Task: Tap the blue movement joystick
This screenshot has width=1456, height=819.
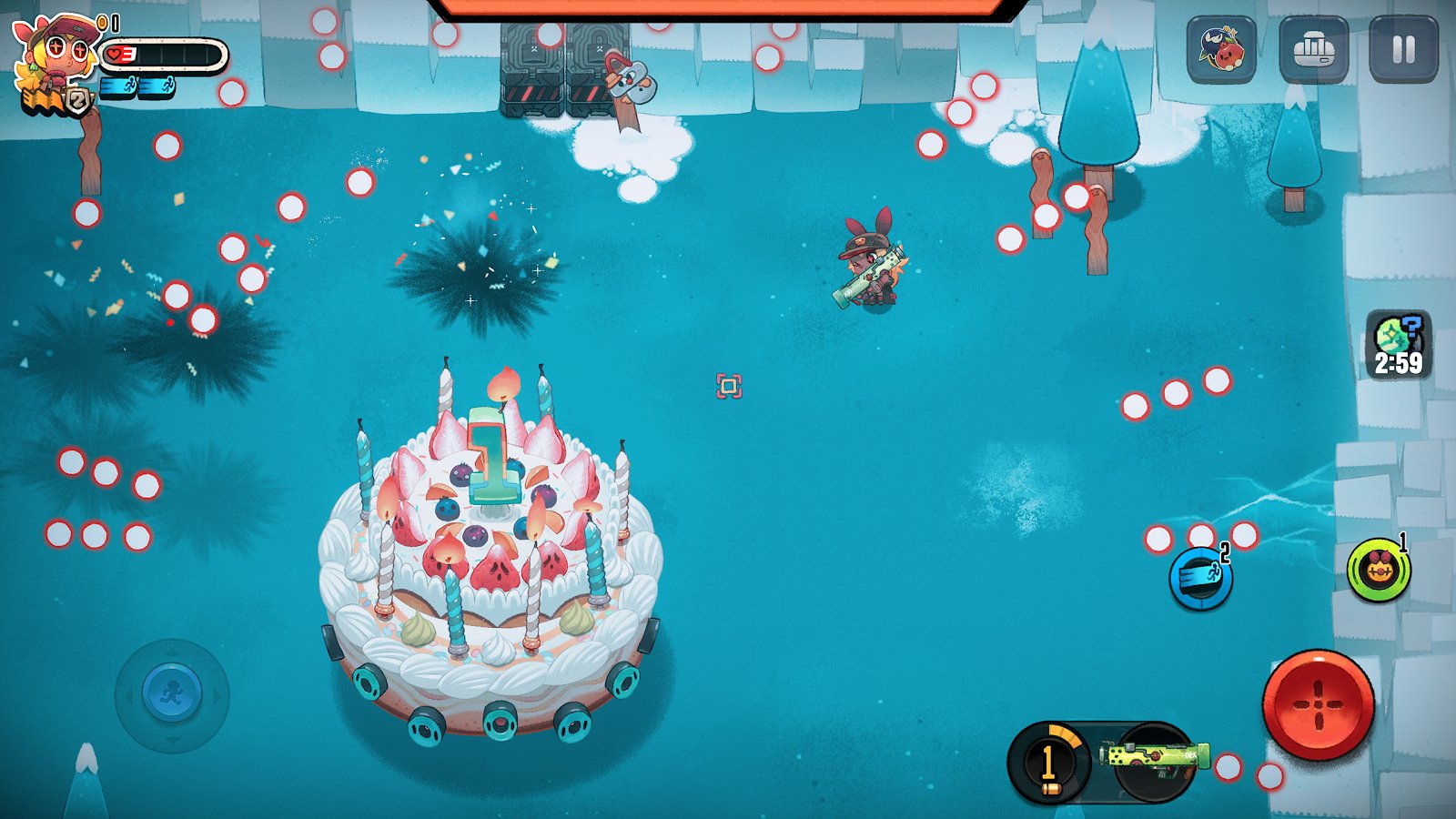Action: 171,695
